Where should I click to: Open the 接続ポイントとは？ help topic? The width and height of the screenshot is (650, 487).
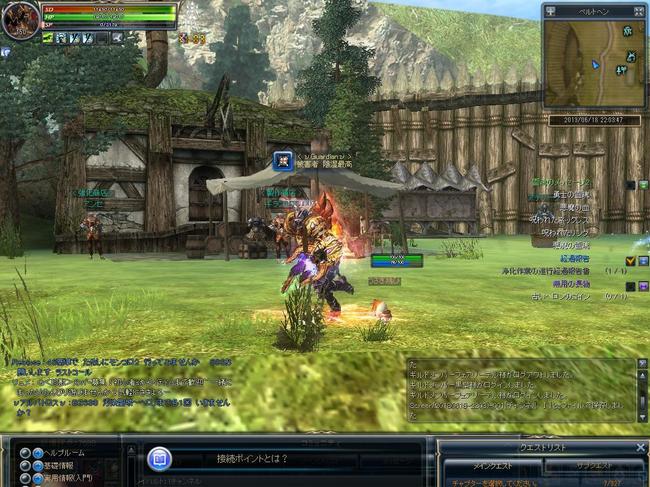pyautogui.click(x=250, y=459)
